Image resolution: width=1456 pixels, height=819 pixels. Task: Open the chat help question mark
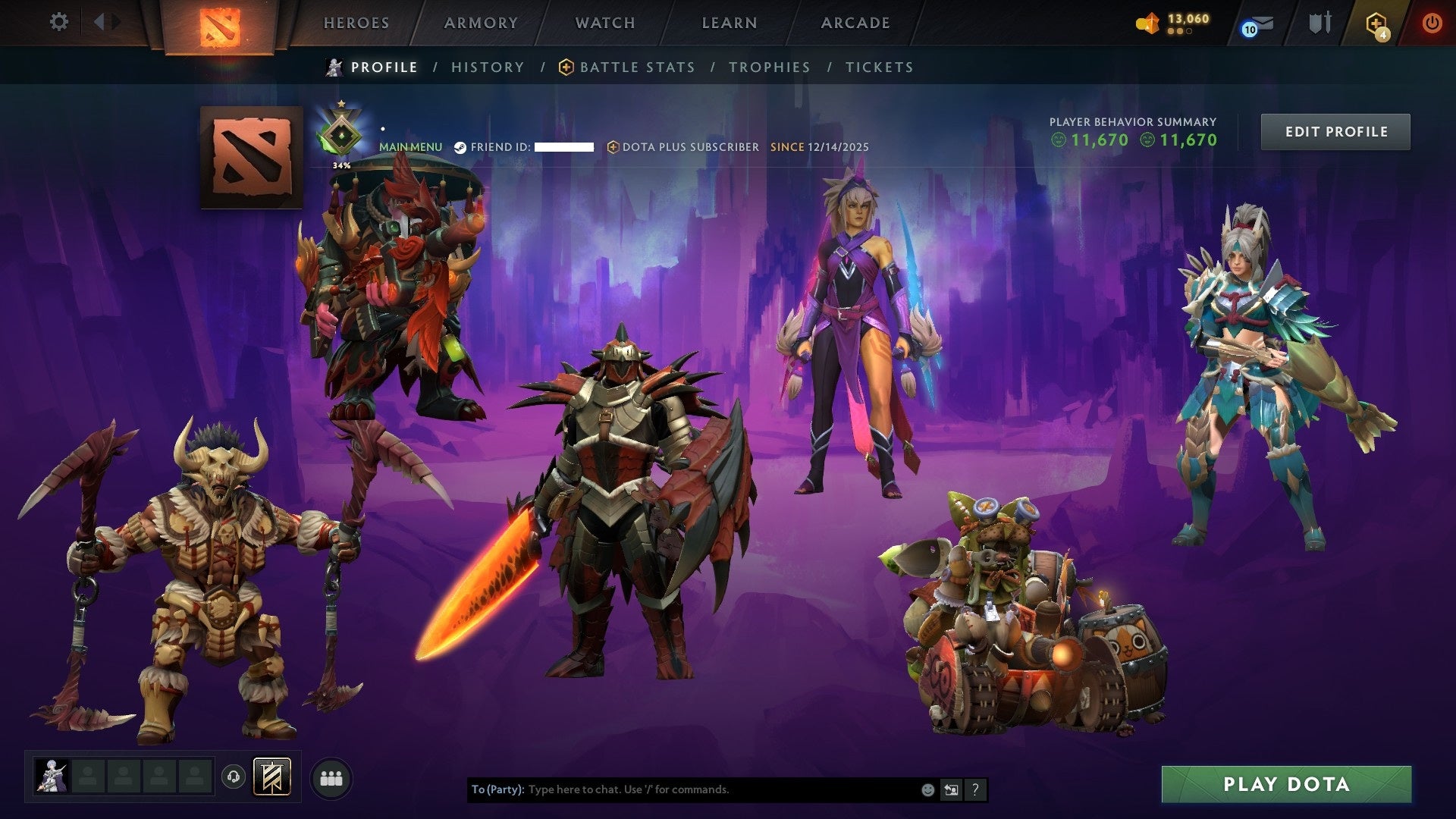(974, 789)
